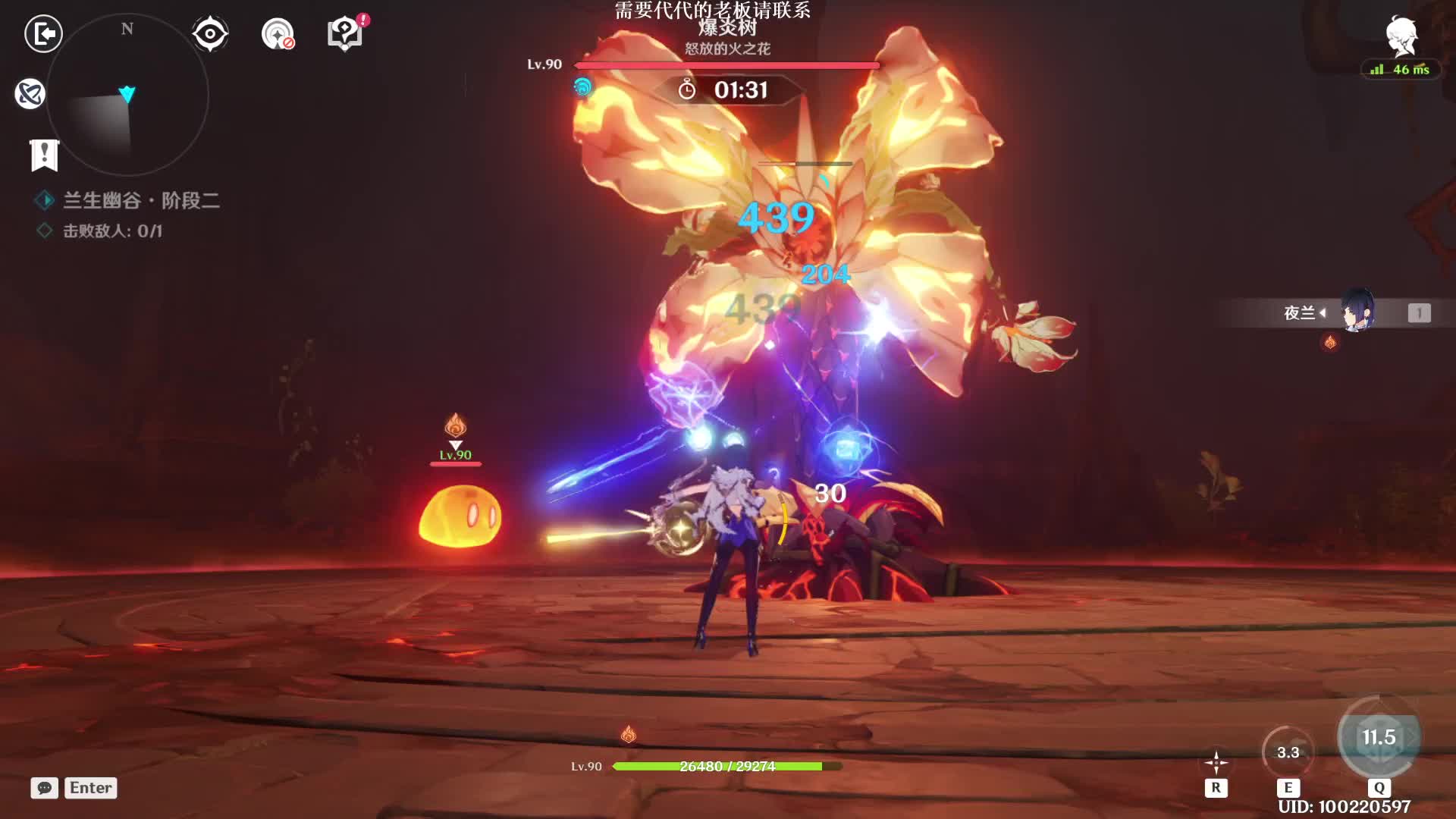Open the circular minimap
This screenshot has height=819, width=1456.
[x=127, y=96]
